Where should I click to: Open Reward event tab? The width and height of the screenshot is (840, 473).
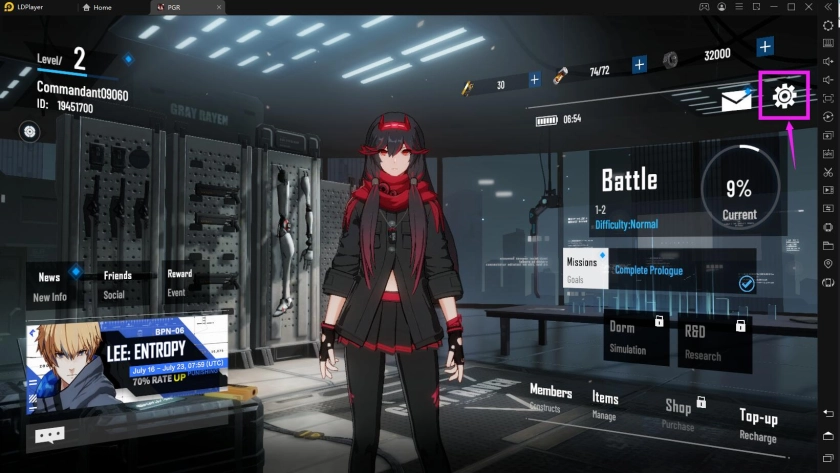click(179, 281)
